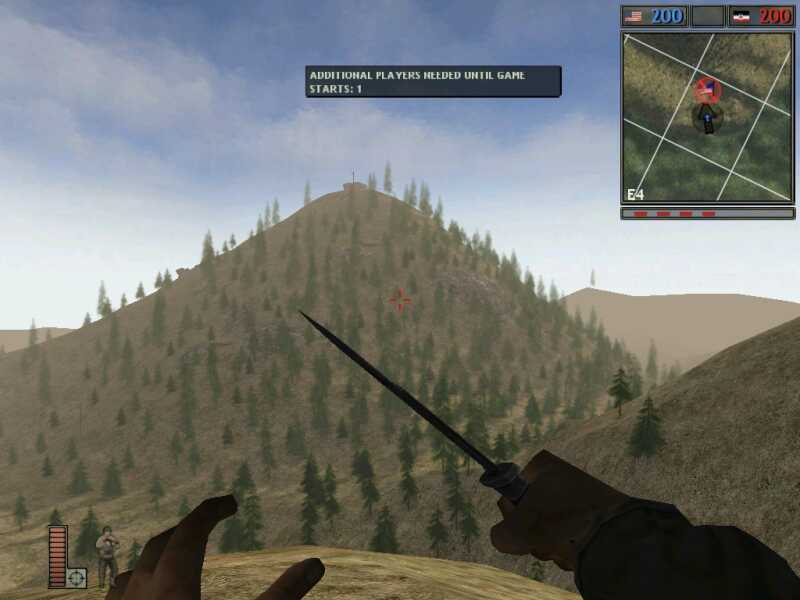The height and width of the screenshot is (600, 800).
Task: Click the small crosshair icon beside the soldier
Action: (x=77, y=577)
